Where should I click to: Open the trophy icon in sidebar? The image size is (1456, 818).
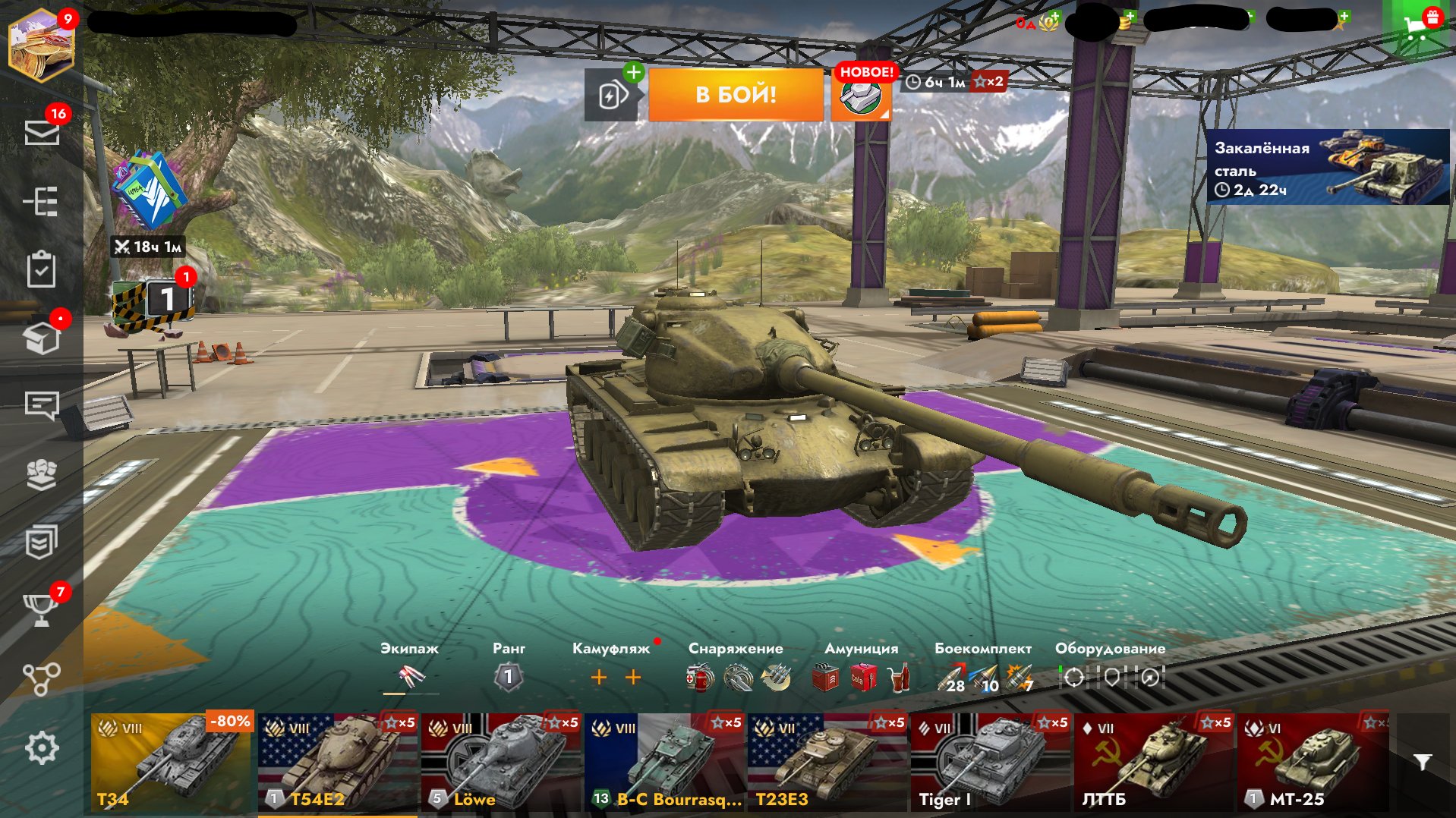(x=42, y=609)
